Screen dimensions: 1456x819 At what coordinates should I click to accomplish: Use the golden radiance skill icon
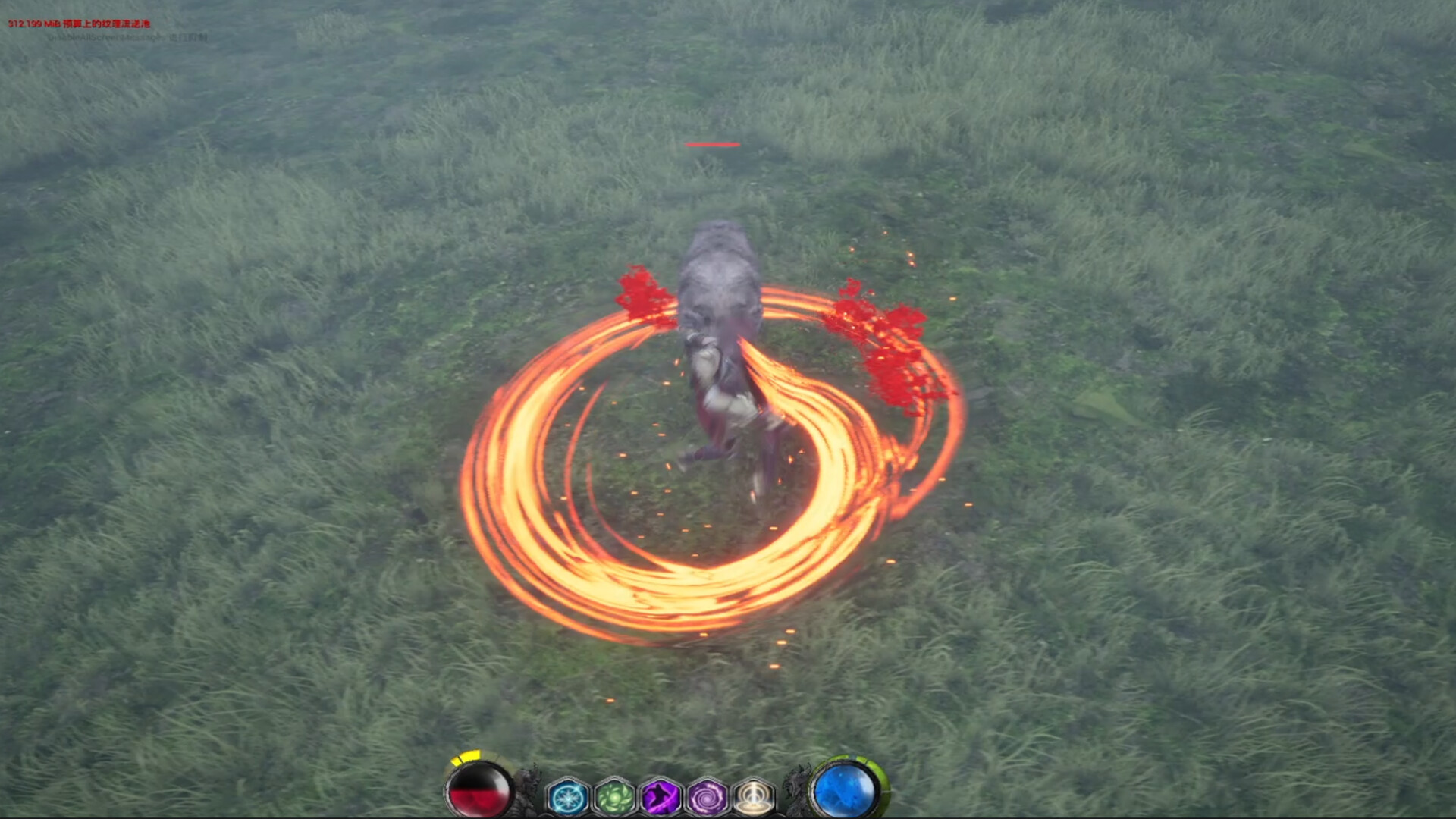752,797
